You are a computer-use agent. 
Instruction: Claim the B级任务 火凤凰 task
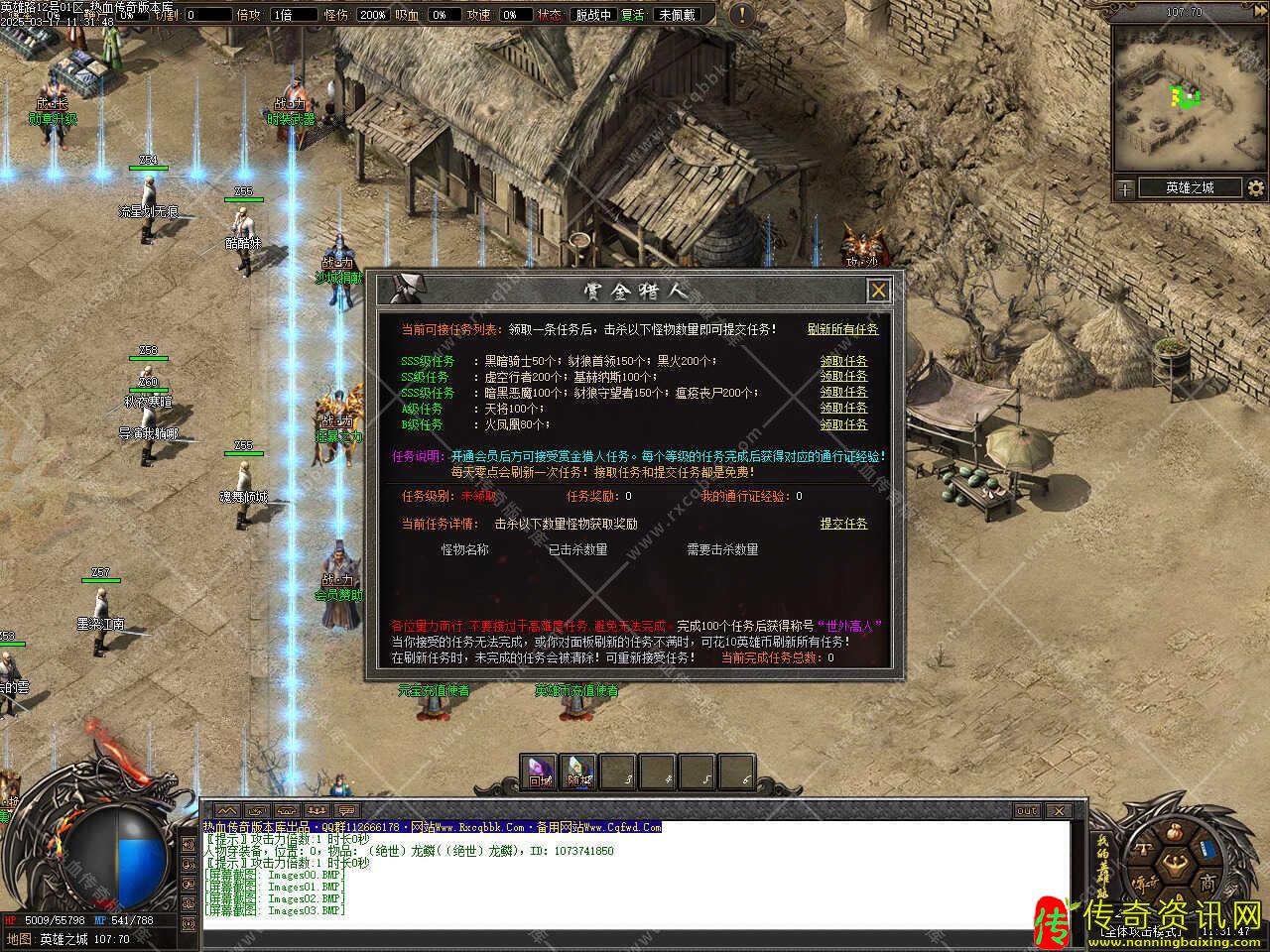pyautogui.click(x=843, y=424)
